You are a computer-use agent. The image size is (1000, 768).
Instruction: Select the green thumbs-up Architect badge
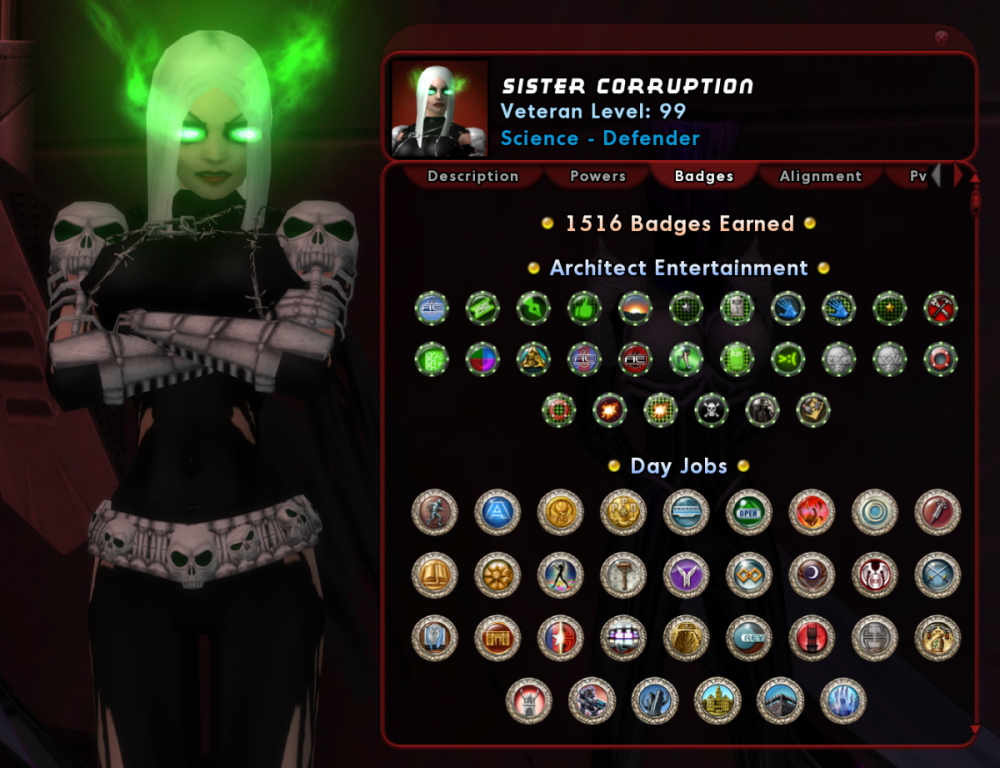584,308
